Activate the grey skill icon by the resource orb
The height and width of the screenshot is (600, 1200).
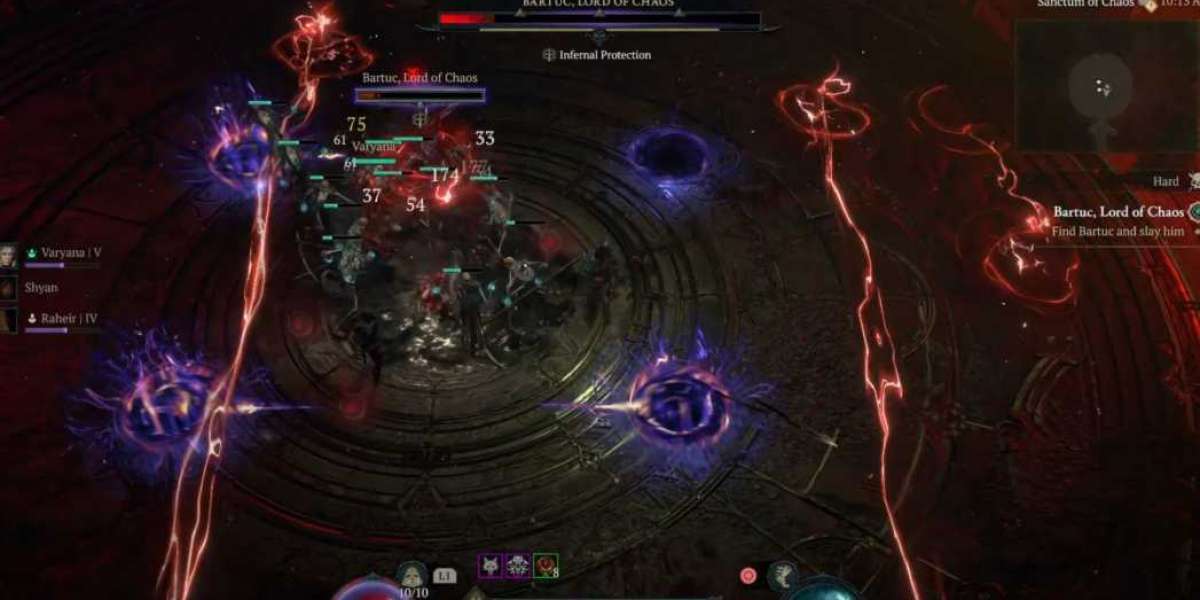pyautogui.click(x=781, y=575)
